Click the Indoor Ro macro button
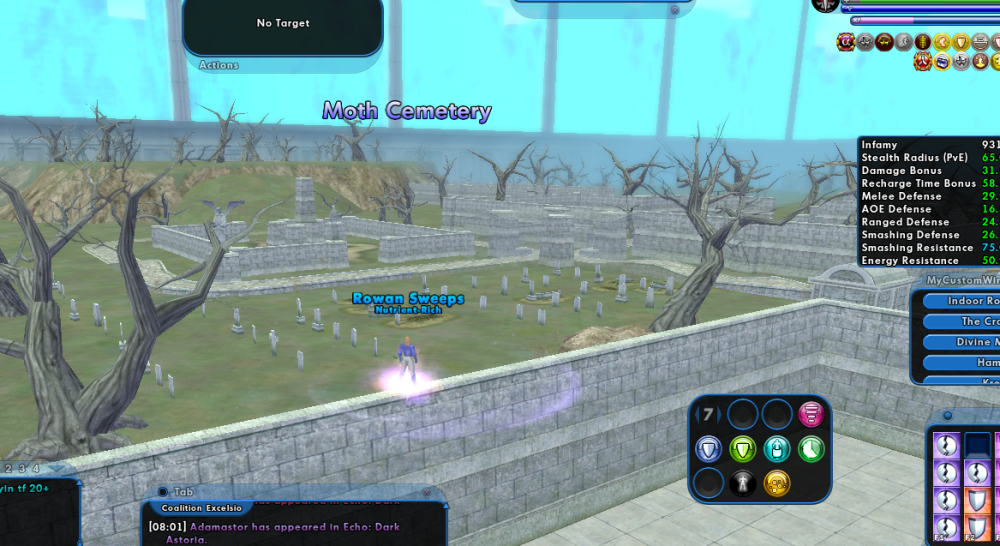Screen dimensions: 1000x546 coord(960,301)
